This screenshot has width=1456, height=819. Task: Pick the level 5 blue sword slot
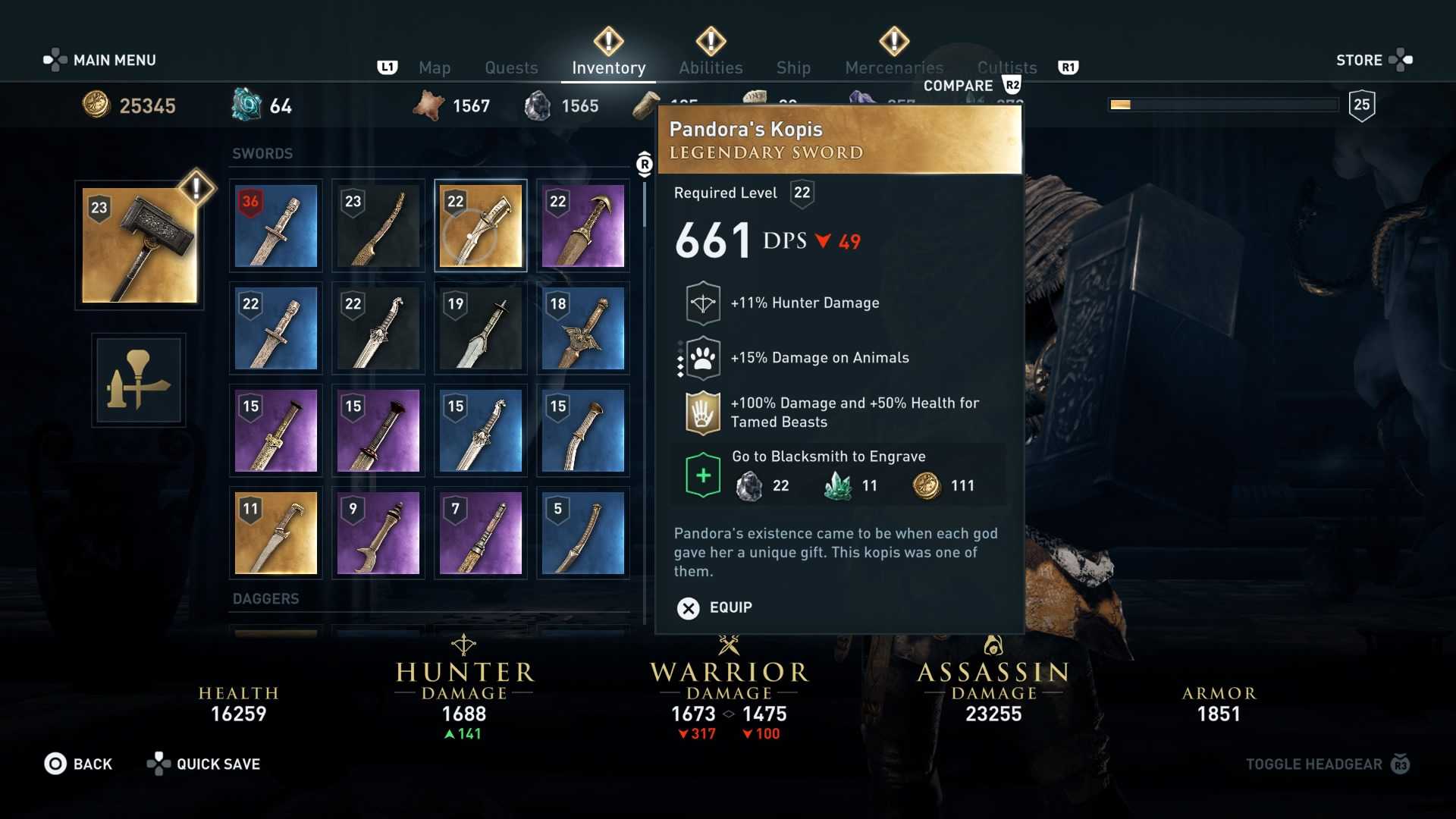pyautogui.click(x=582, y=533)
